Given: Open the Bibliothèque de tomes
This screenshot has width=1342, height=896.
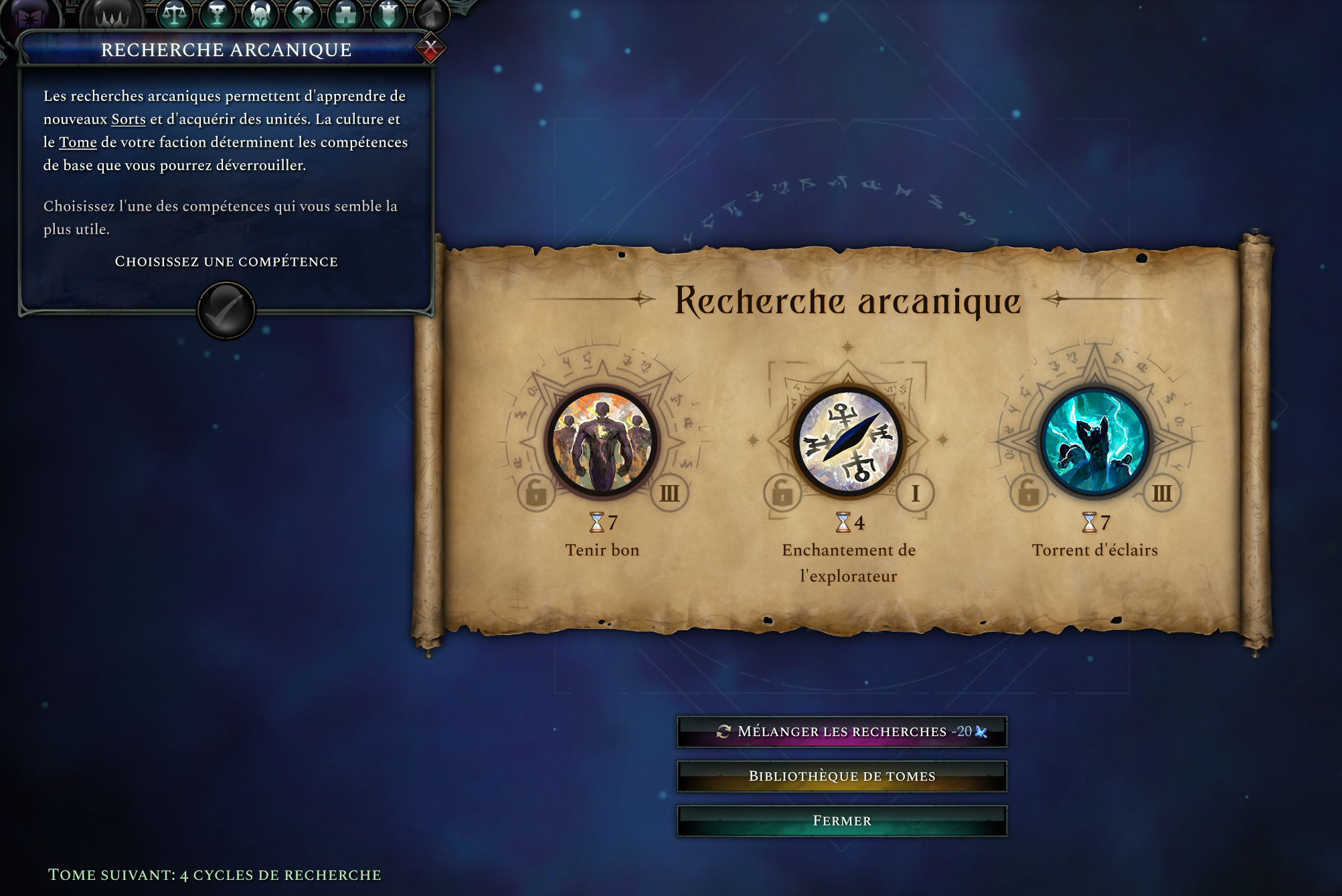Looking at the screenshot, I should [x=841, y=776].
